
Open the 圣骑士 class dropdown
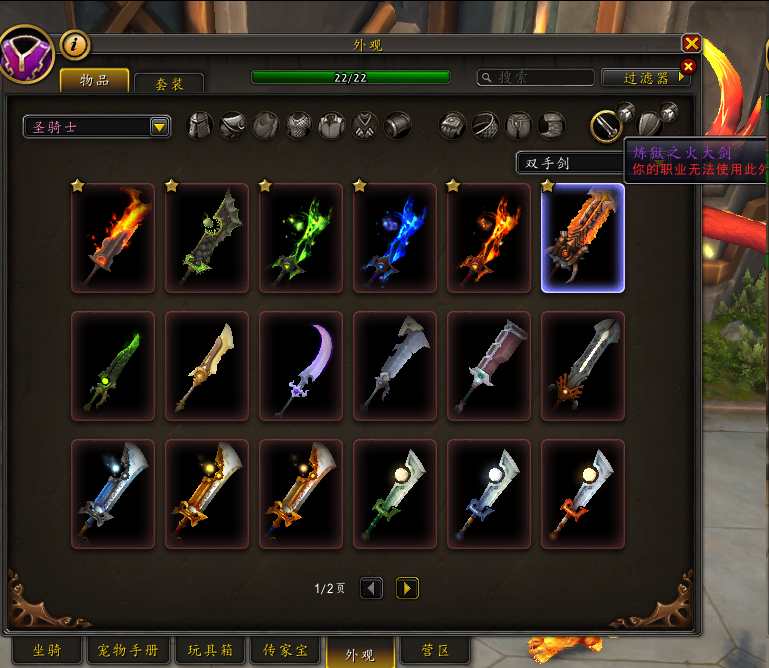click(97, 126)
